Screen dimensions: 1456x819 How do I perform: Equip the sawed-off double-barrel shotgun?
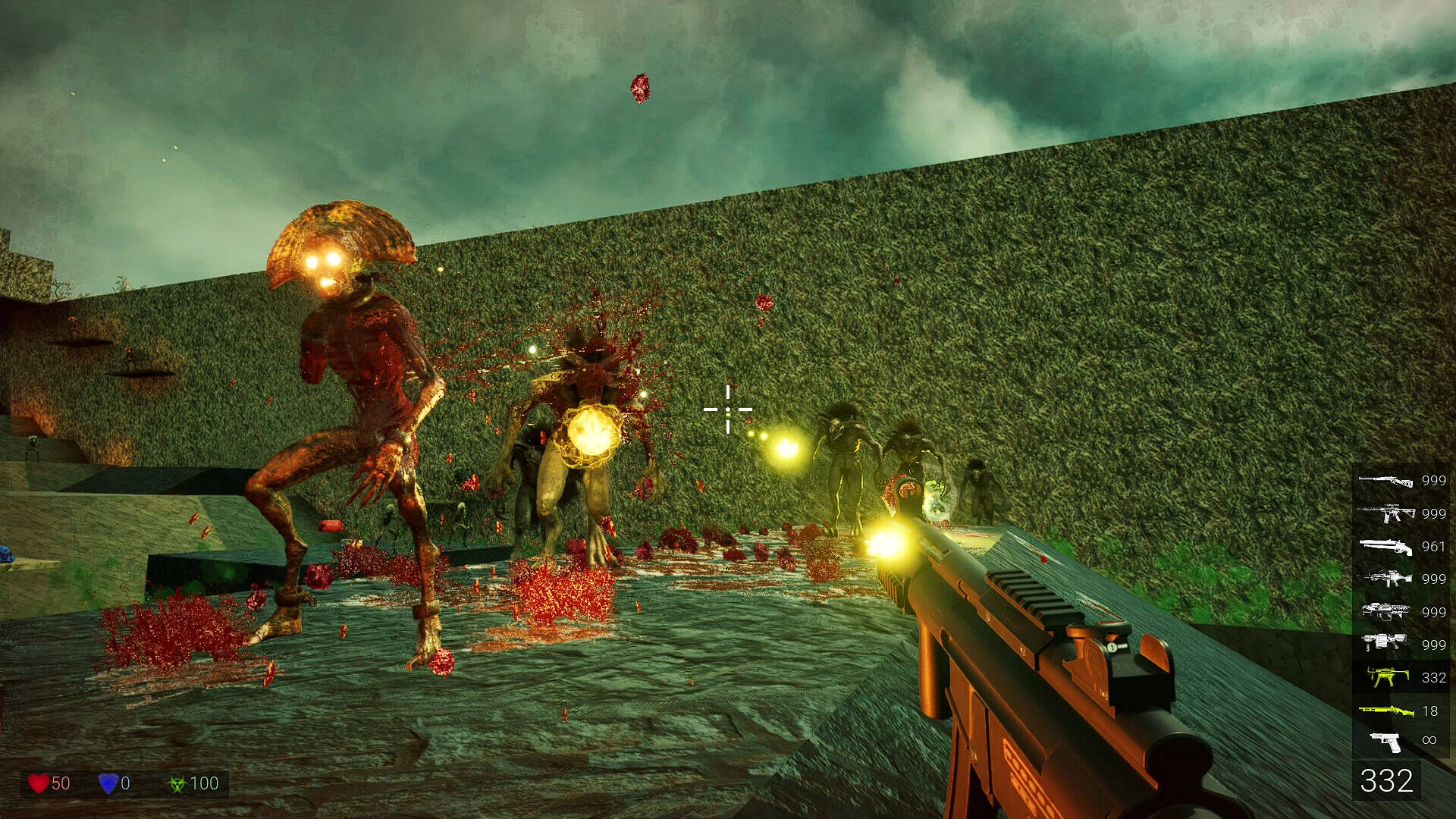(1385, 546)
